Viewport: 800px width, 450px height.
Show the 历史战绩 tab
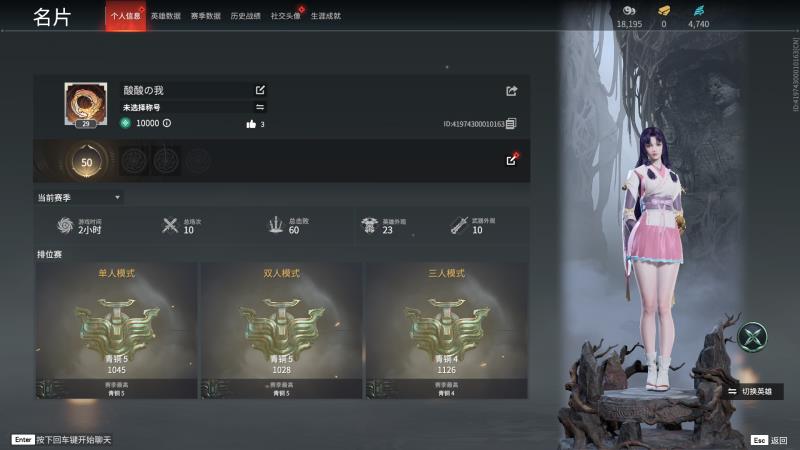click(x=245, y=16)
